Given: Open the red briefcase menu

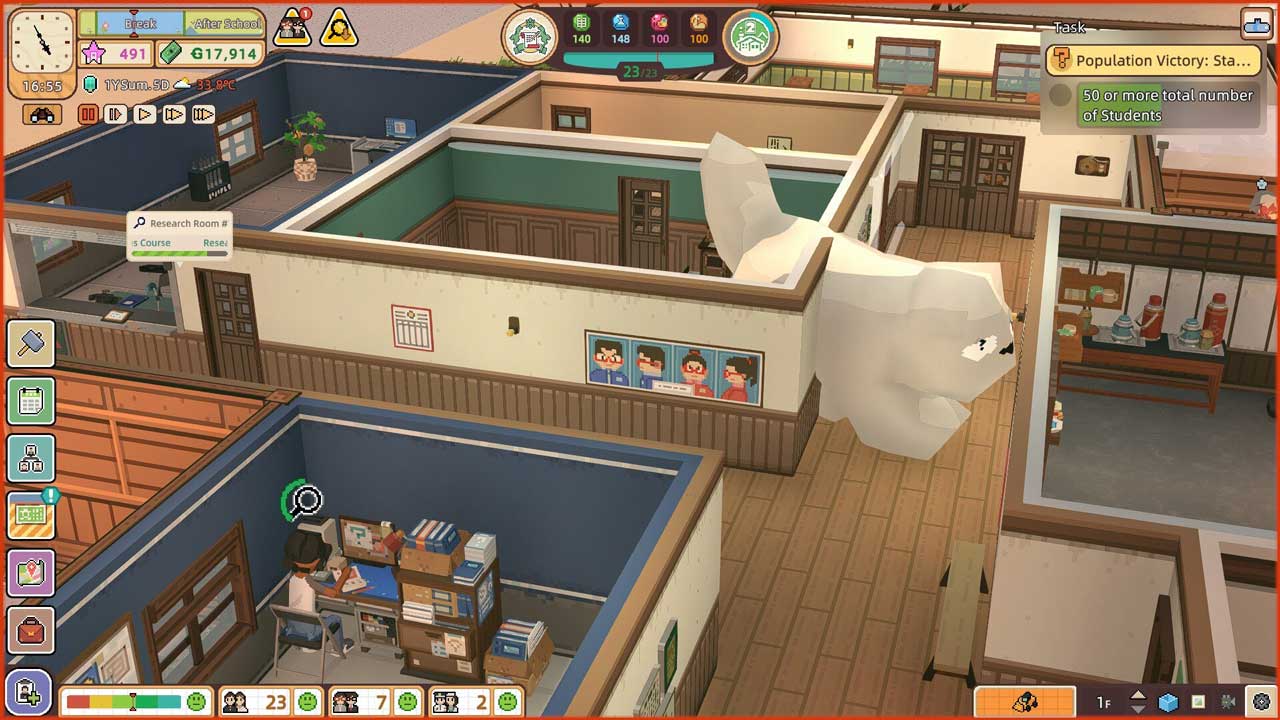Looking at the screenshot, I should coord(30,631).
